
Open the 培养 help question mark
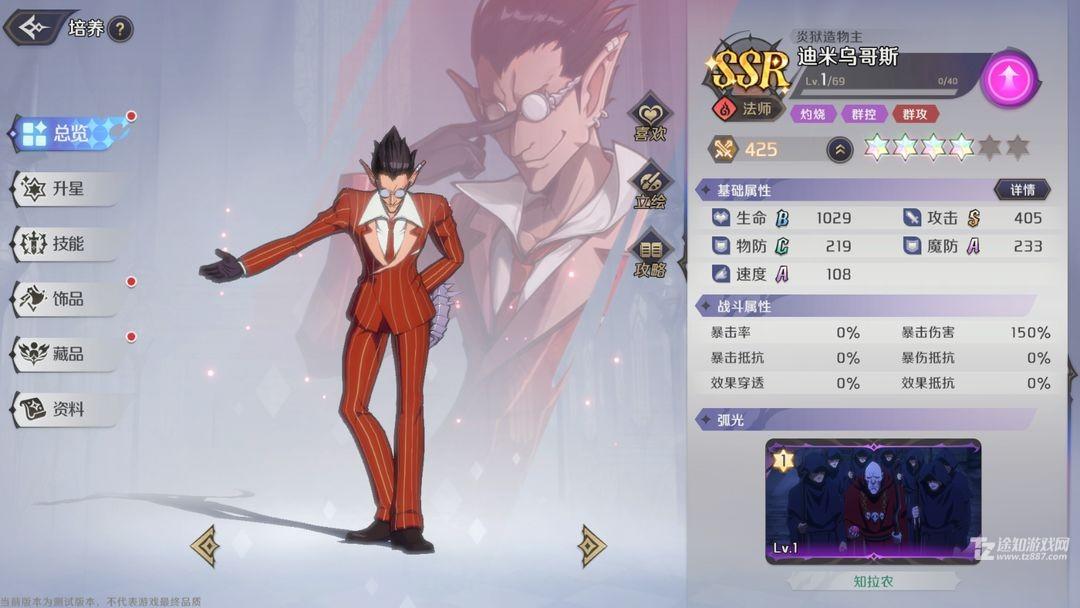pyautogui.click(x=119, y=29)
